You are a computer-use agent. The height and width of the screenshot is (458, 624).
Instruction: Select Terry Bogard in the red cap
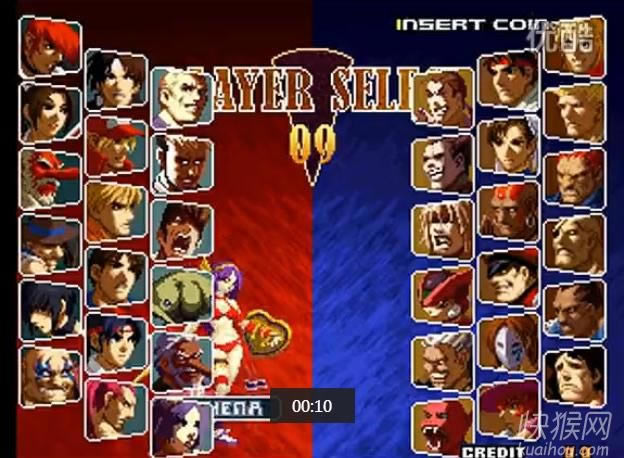[x=116, y=145]
